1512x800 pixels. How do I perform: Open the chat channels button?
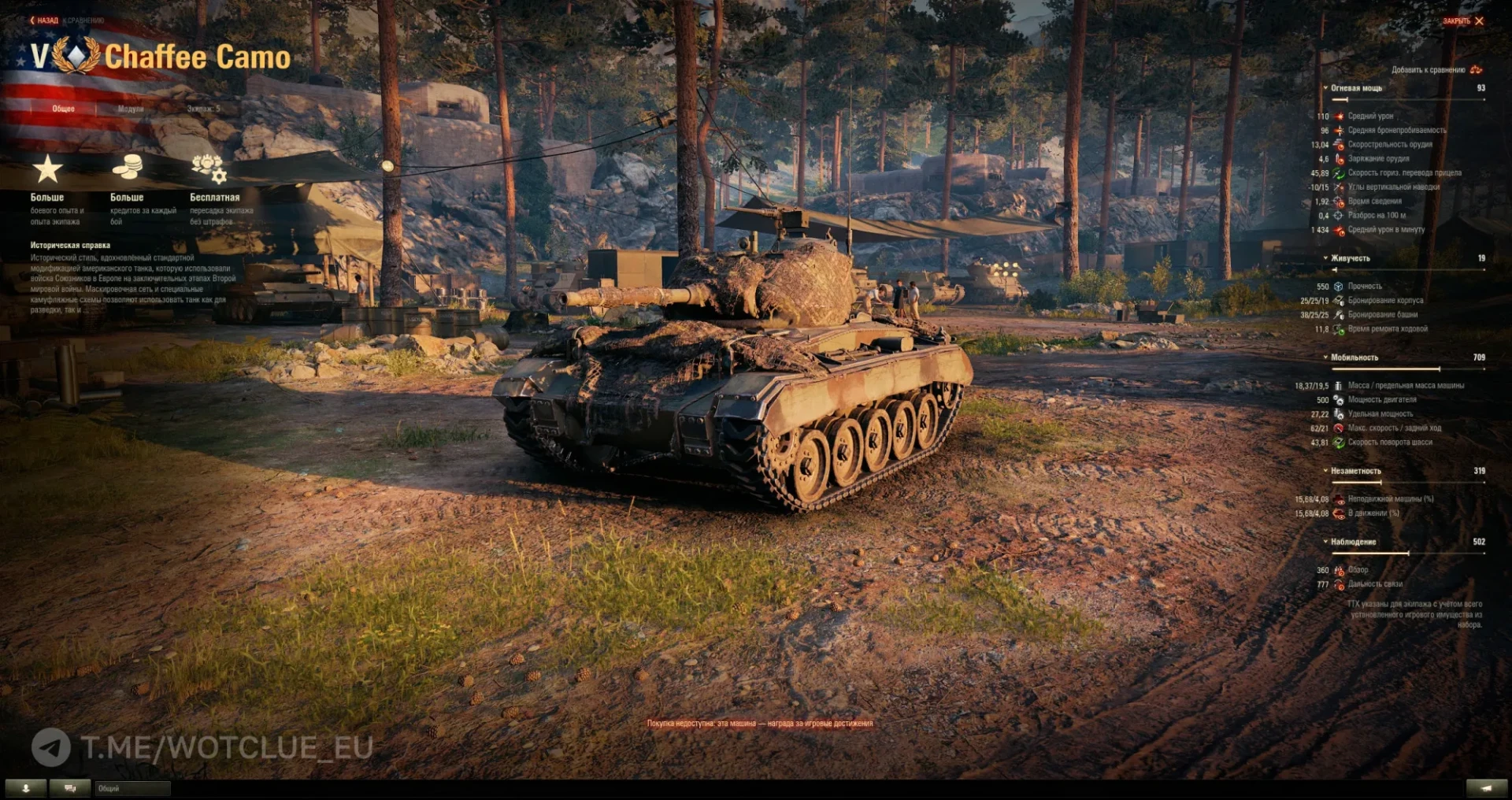[x=70, y=788]
